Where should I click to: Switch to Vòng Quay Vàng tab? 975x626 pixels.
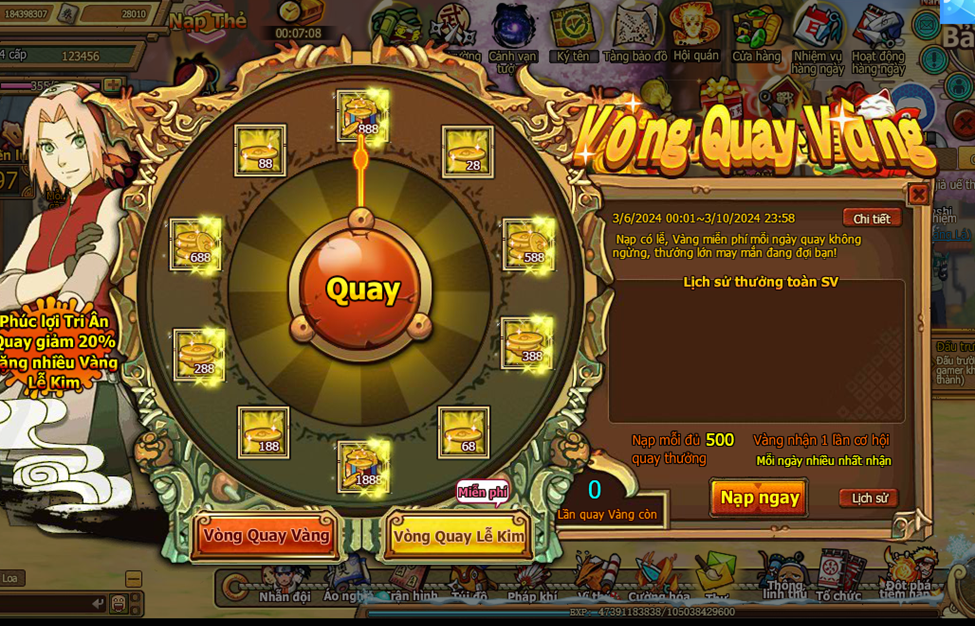coord(266,536)
